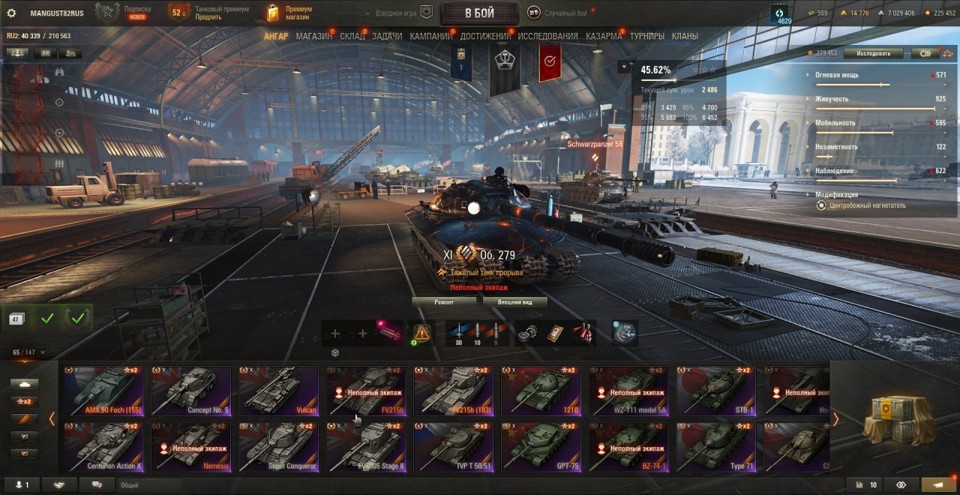Show the ДОСТИЖЕНИЯ tab
This screenshot has height=495, width=960.
click(x=486, y=36)
